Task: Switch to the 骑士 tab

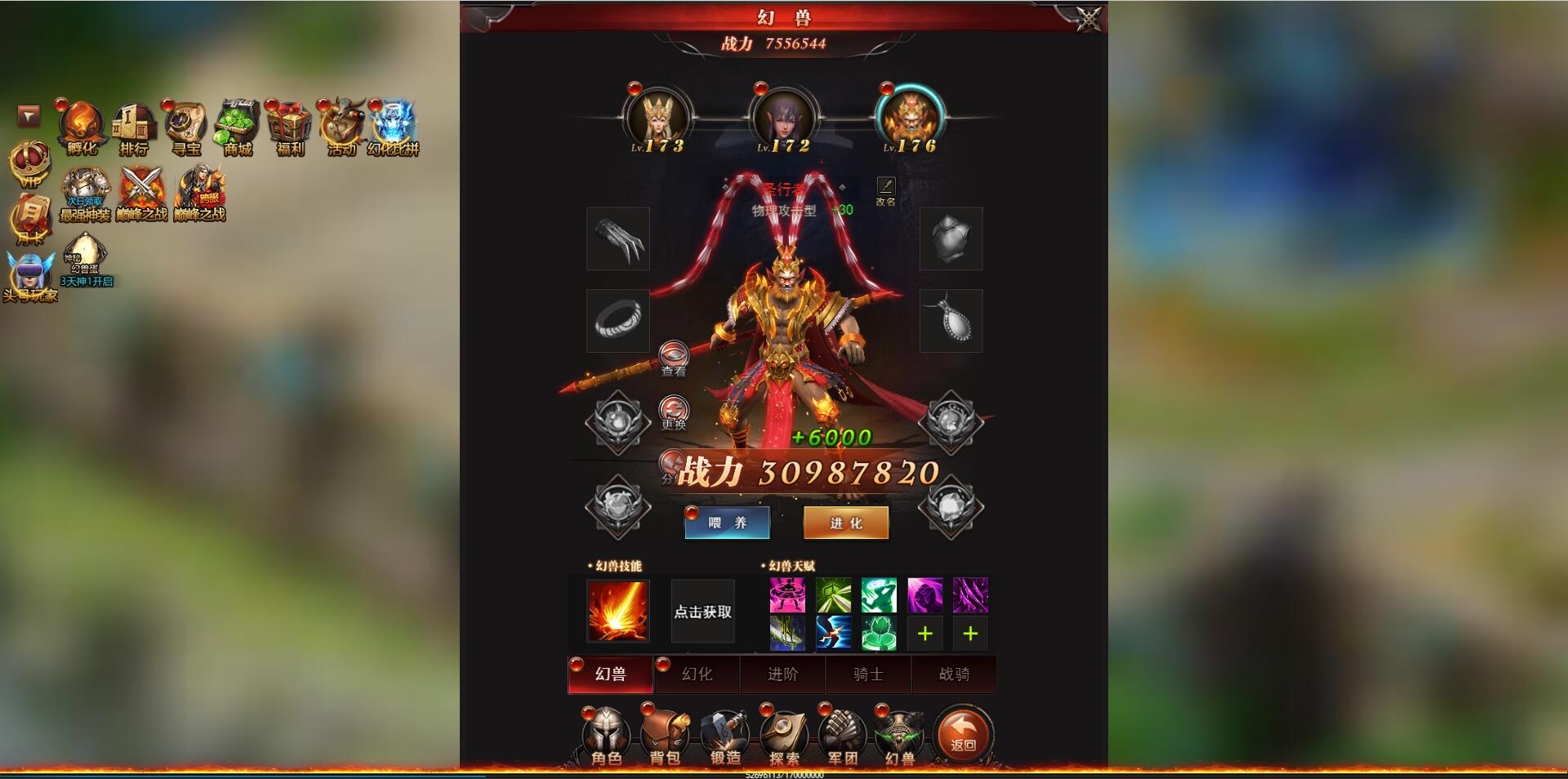Action: (868, 674)
